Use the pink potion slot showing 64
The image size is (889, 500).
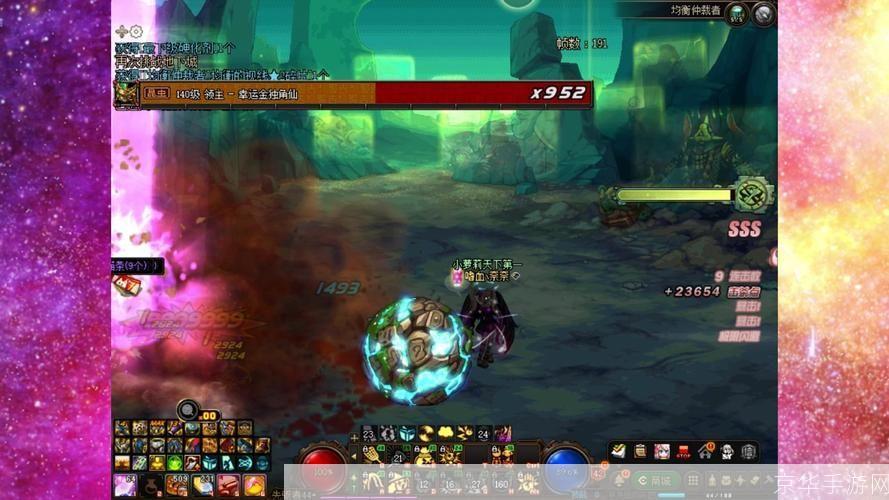(x=125, y=485)
